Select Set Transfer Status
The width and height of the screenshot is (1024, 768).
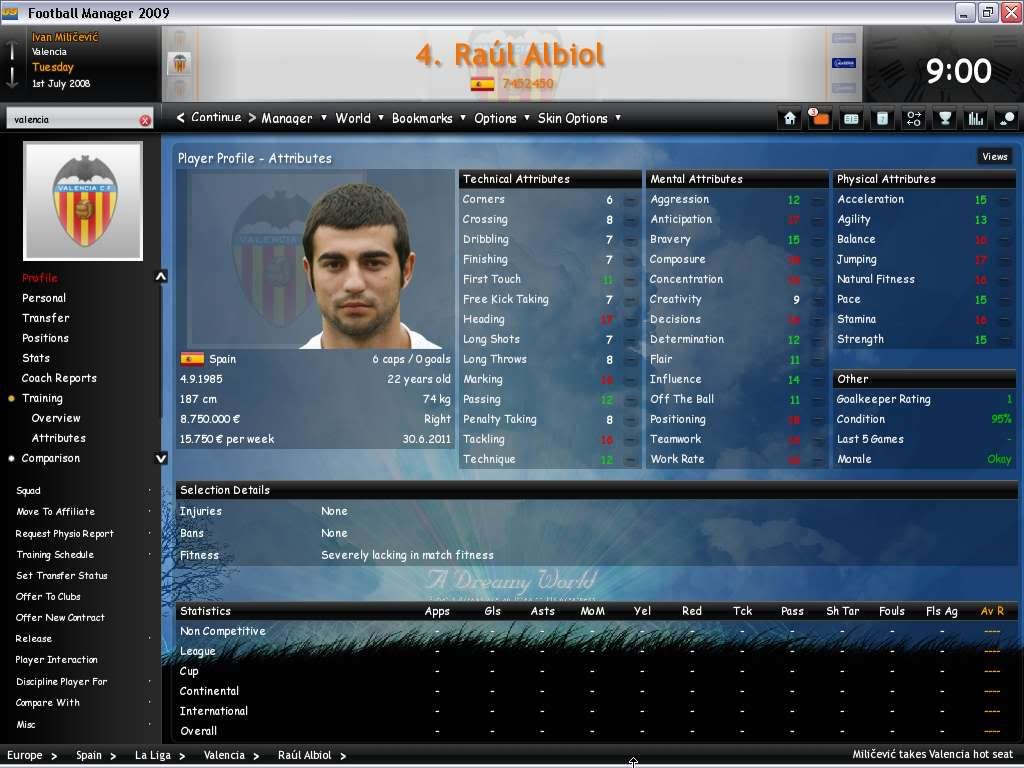point(61,576)
